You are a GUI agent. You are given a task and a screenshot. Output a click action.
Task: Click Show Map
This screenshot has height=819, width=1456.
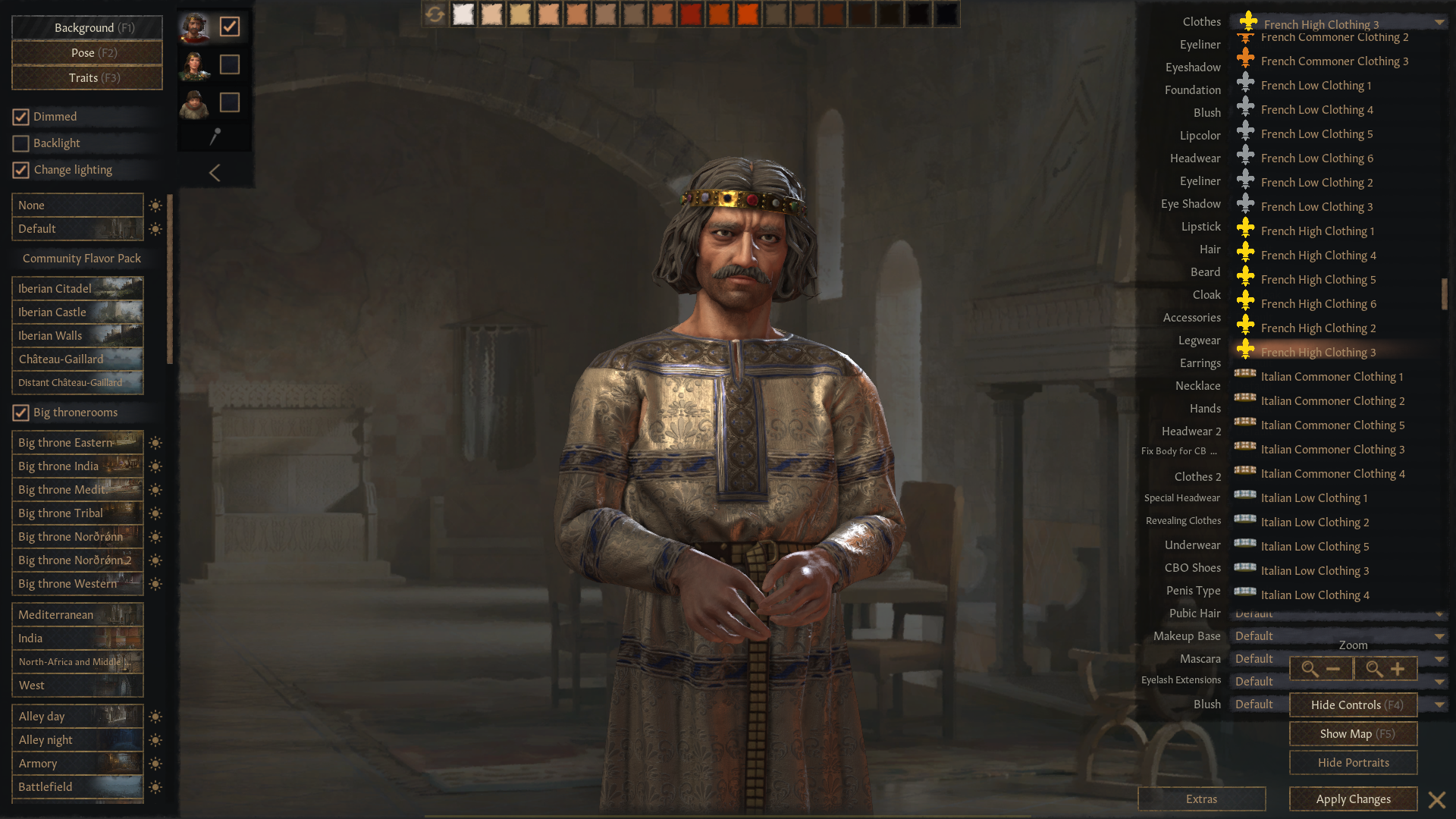point(1353,733)
